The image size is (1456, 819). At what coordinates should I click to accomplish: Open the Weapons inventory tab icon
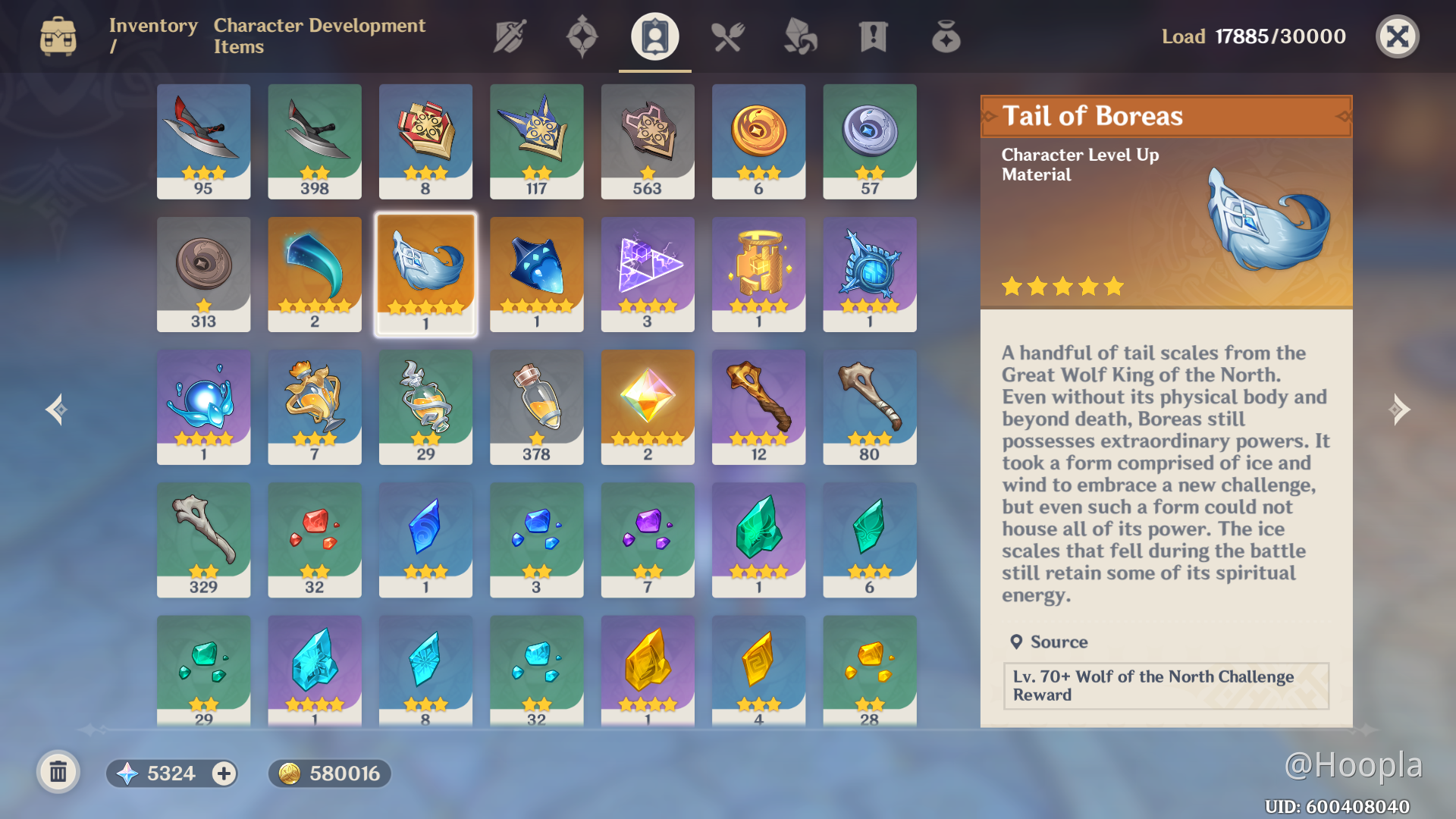coord(508,36)
